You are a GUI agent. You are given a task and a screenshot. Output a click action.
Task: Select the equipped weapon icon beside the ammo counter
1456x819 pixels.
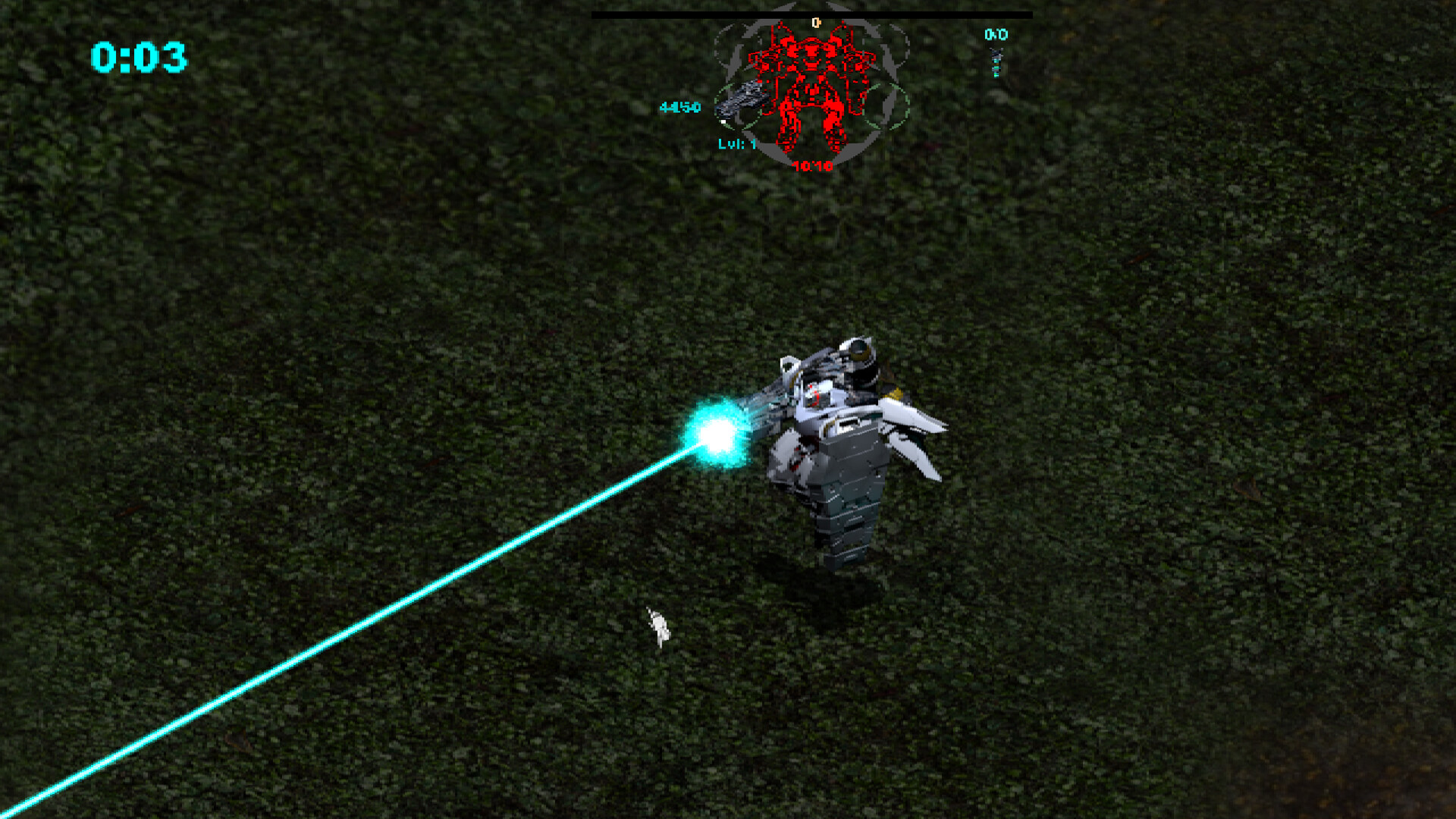(742, 97)
